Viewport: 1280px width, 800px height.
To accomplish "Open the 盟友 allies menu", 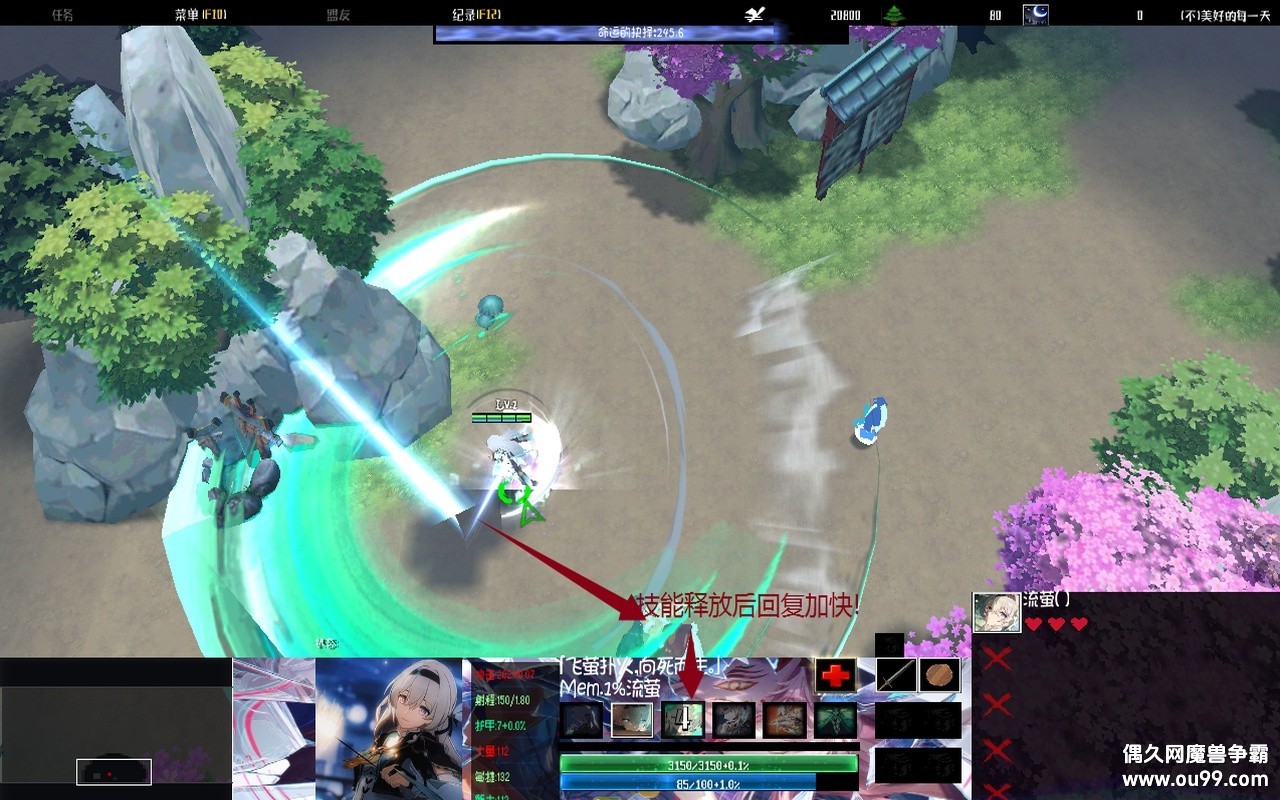I will coord(339,15).
